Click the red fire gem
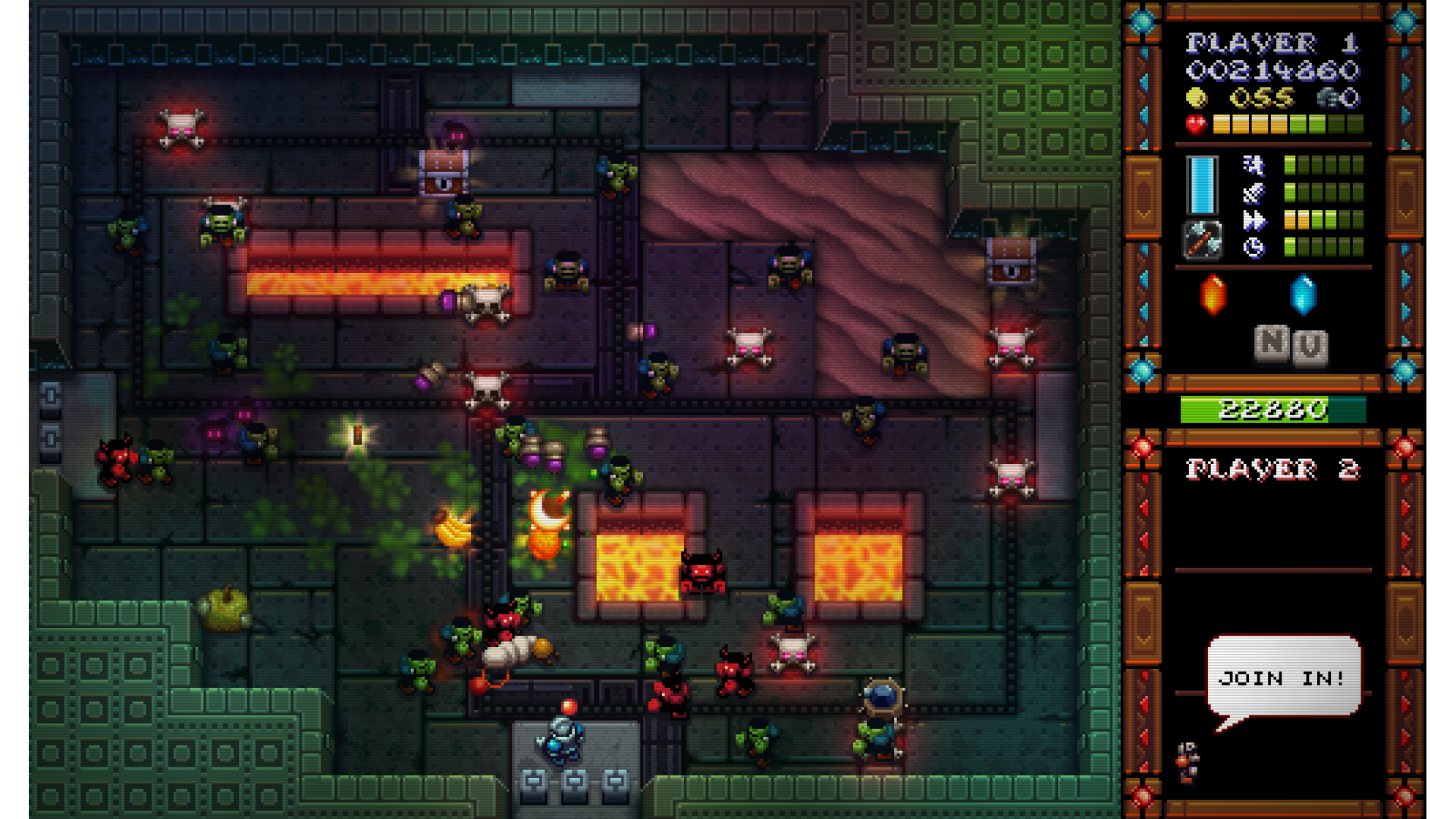Image resolution: width=1456 pixels, height=819 pixels. pyautogui.click(x=1213, y=294)
